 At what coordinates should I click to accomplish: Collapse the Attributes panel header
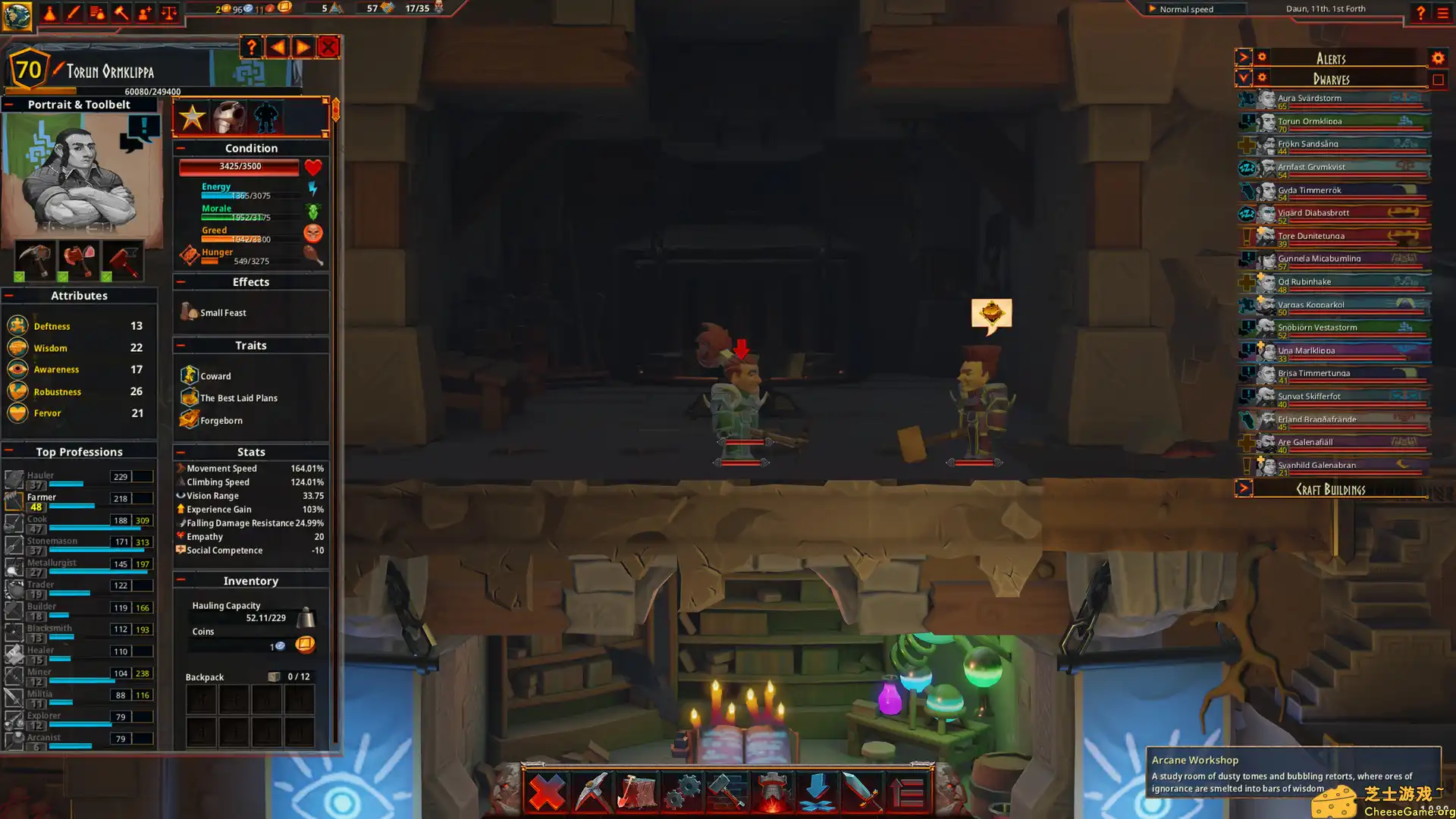click(9, 295)
